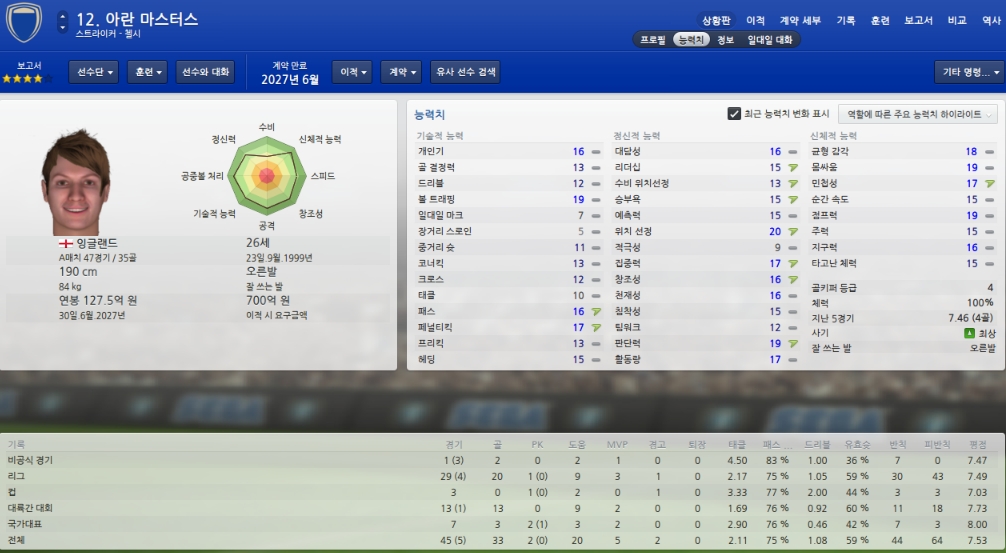Image resolution: width=1006 pixels, height=553 pixels.
Task: Toggle the 최근 능력치 변화 표시 checkbox
Action: 734,114
